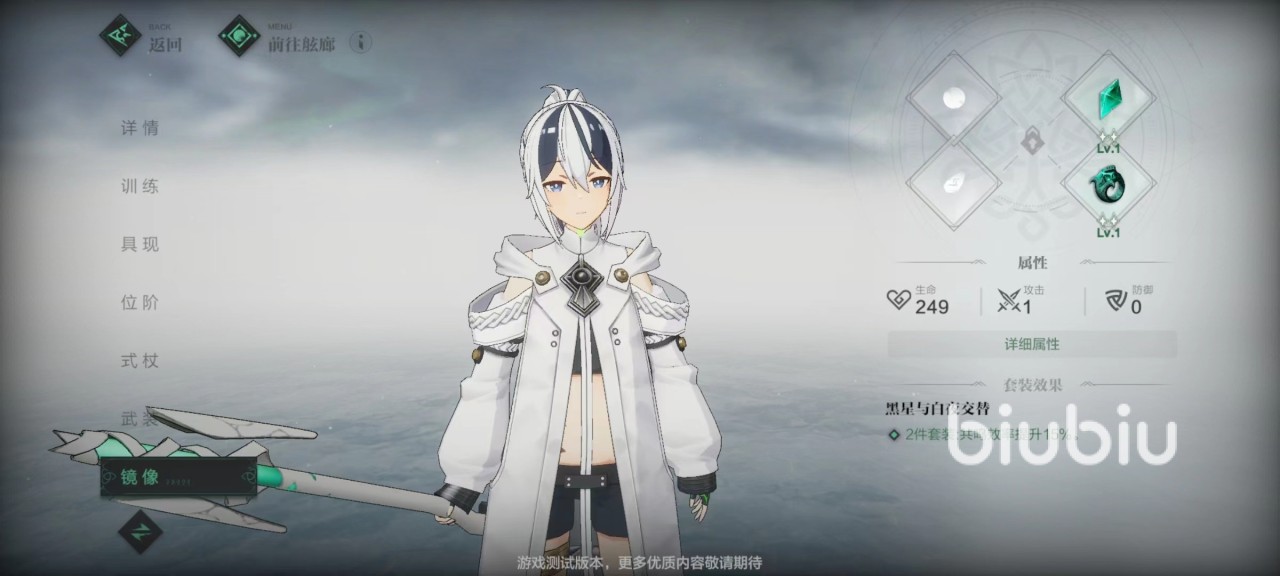Switch to the 详情 tab
This screenshot has width=1280, height=576.
(x=140, y=128)
